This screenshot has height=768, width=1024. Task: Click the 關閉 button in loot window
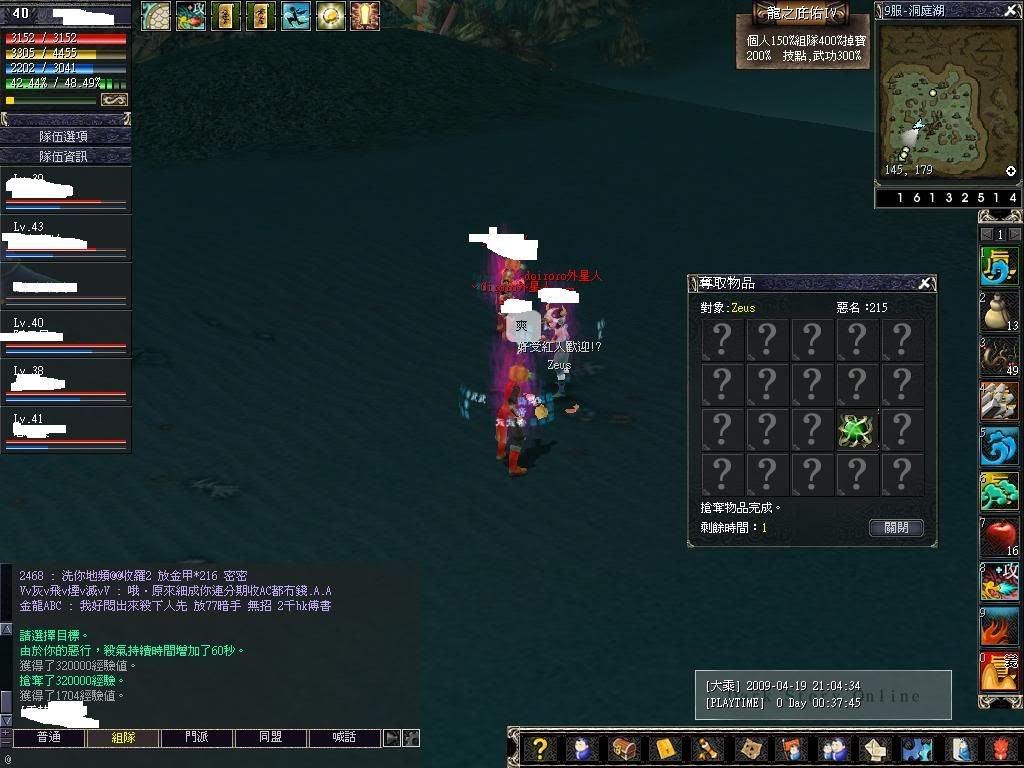[x=896, y=527]
